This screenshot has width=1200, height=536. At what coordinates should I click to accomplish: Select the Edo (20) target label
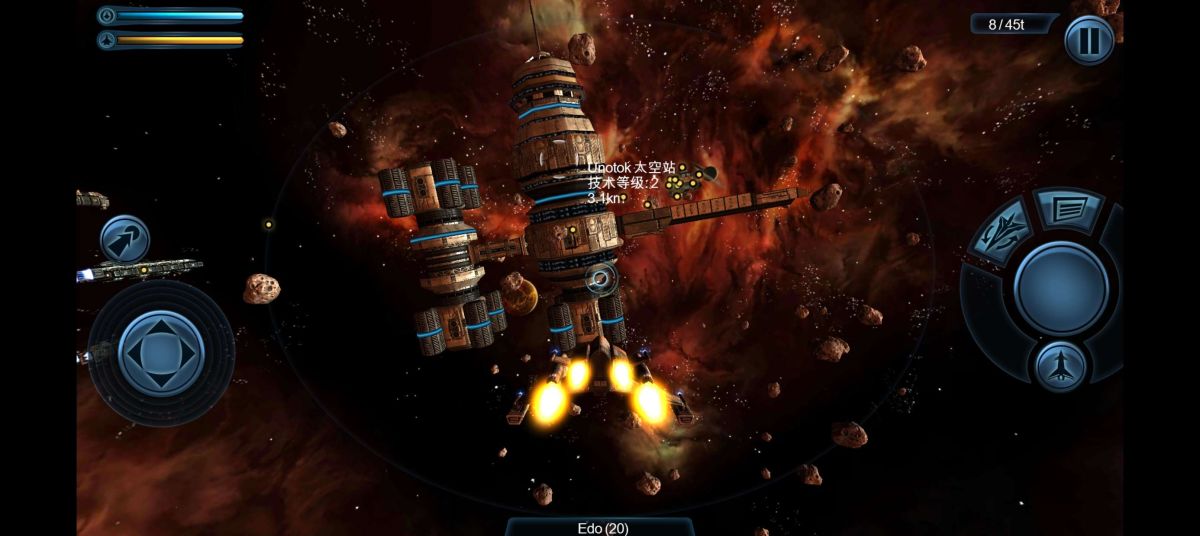(602, 527)
